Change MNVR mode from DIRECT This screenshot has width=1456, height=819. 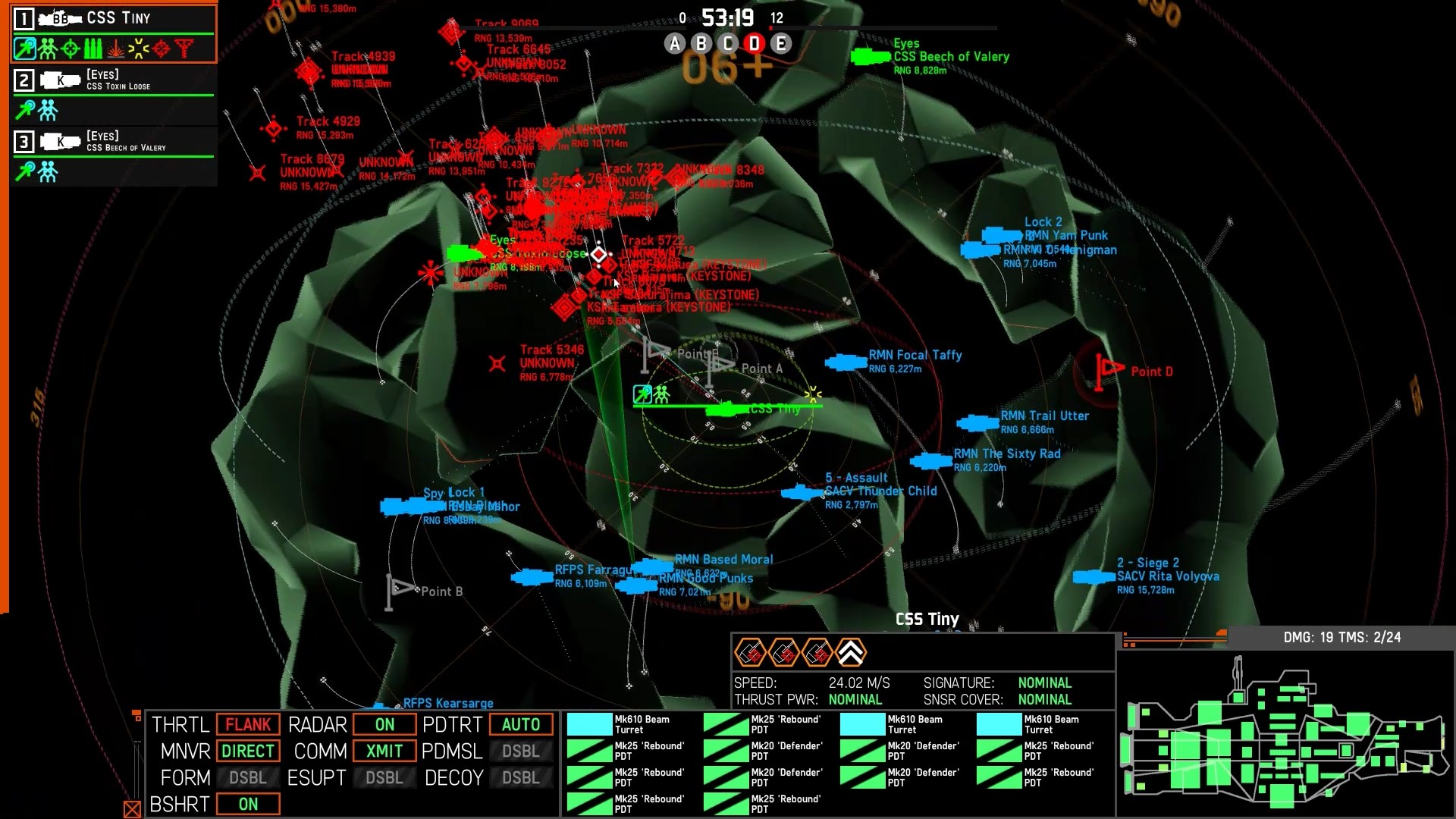pyautogui.click(x=248, y=751)
